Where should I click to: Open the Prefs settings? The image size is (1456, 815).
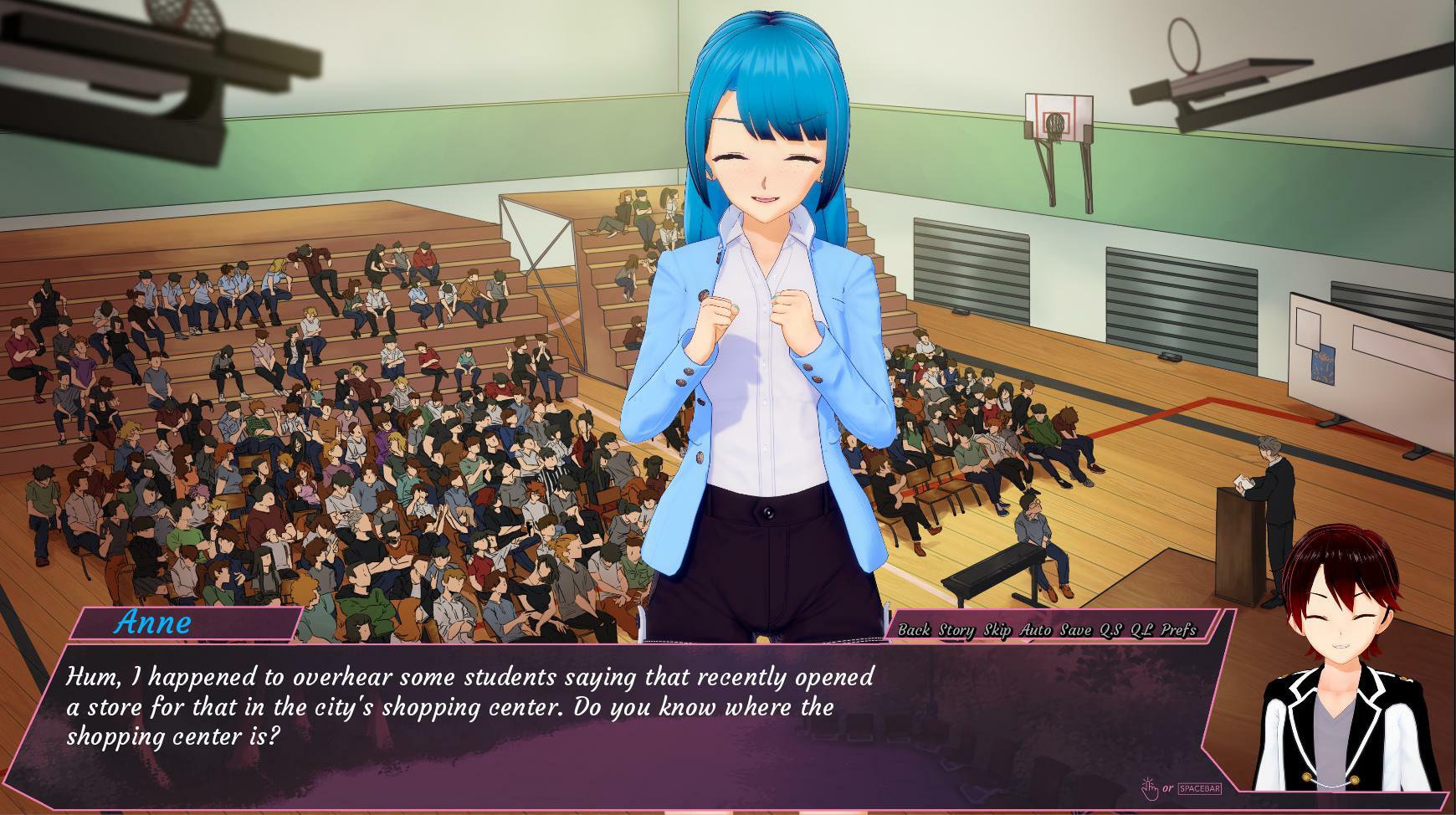[1179, 630]
